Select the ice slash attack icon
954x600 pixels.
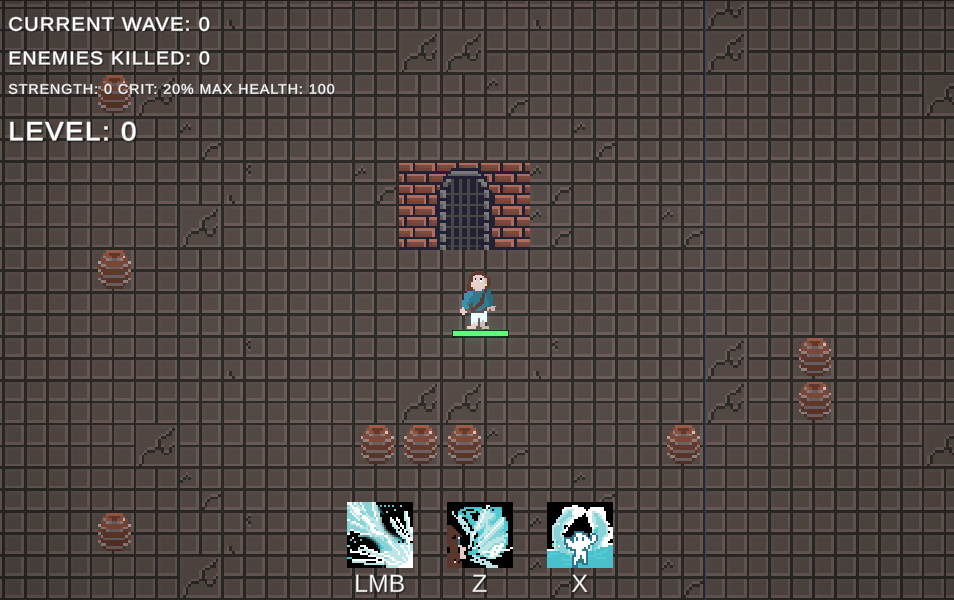tap(380, 535)
